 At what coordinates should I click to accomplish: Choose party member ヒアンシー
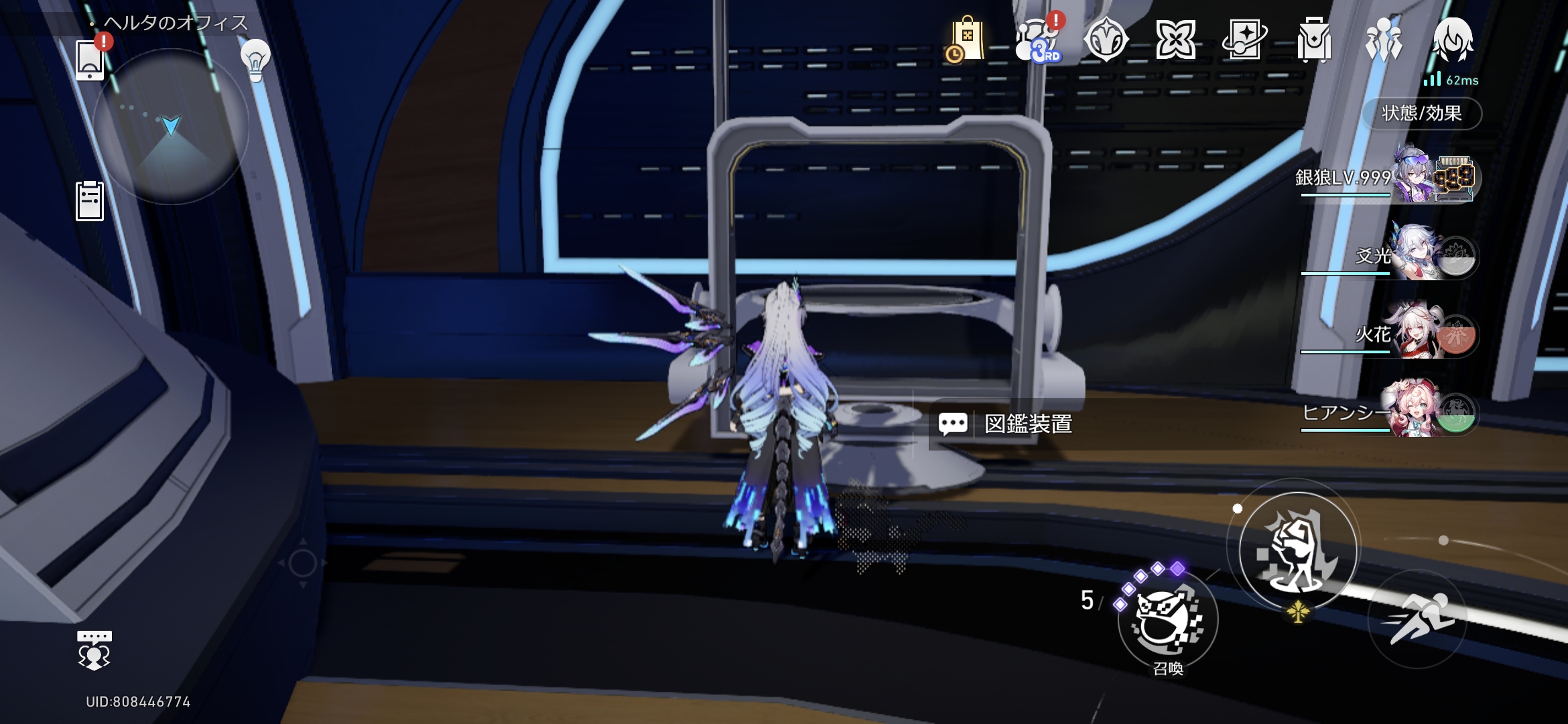point(1414,412)
